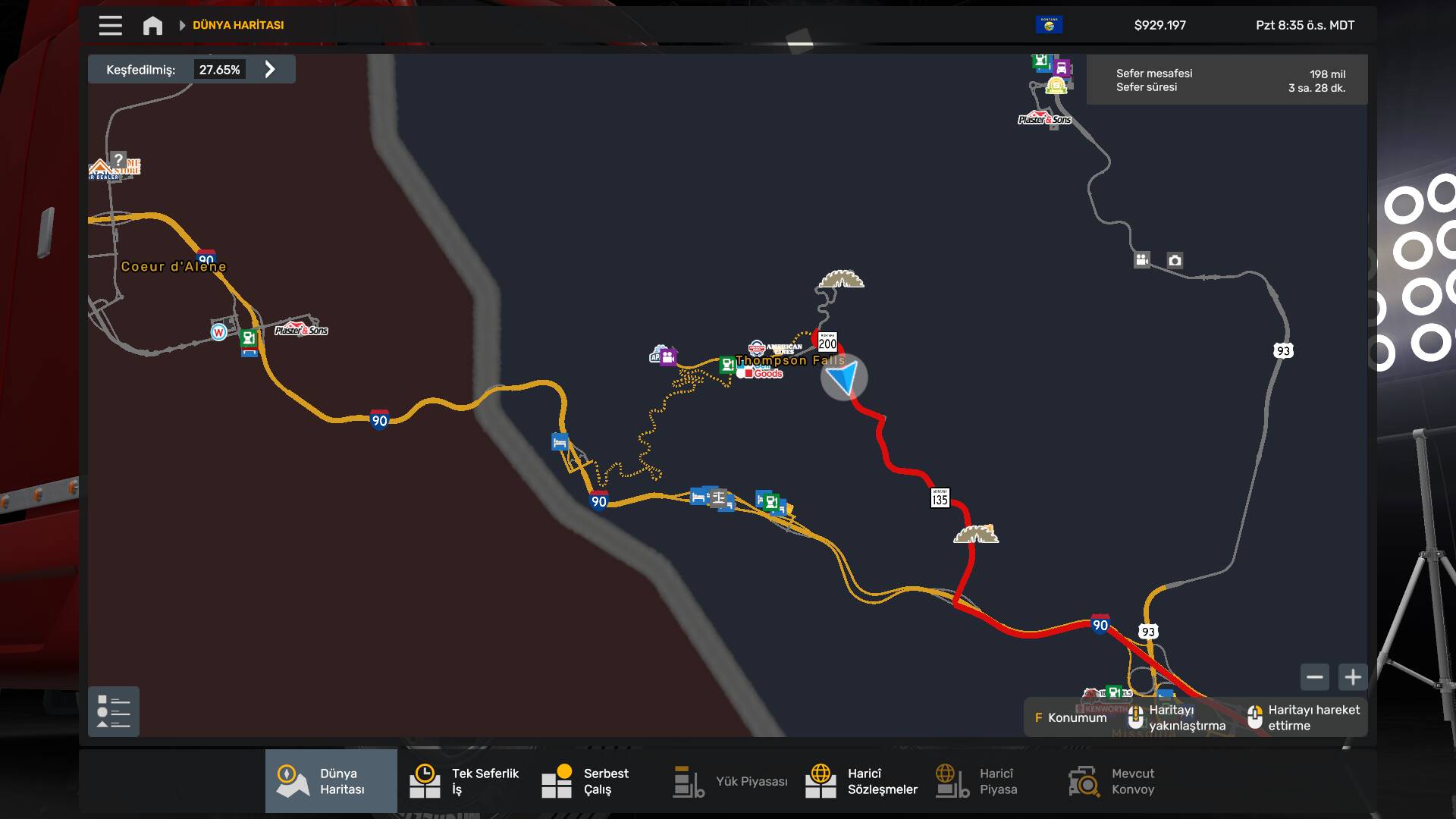Zoom in the world map
This screenshot has width=1456, height=819.
pyautogui.click(x=1353, y=676)
